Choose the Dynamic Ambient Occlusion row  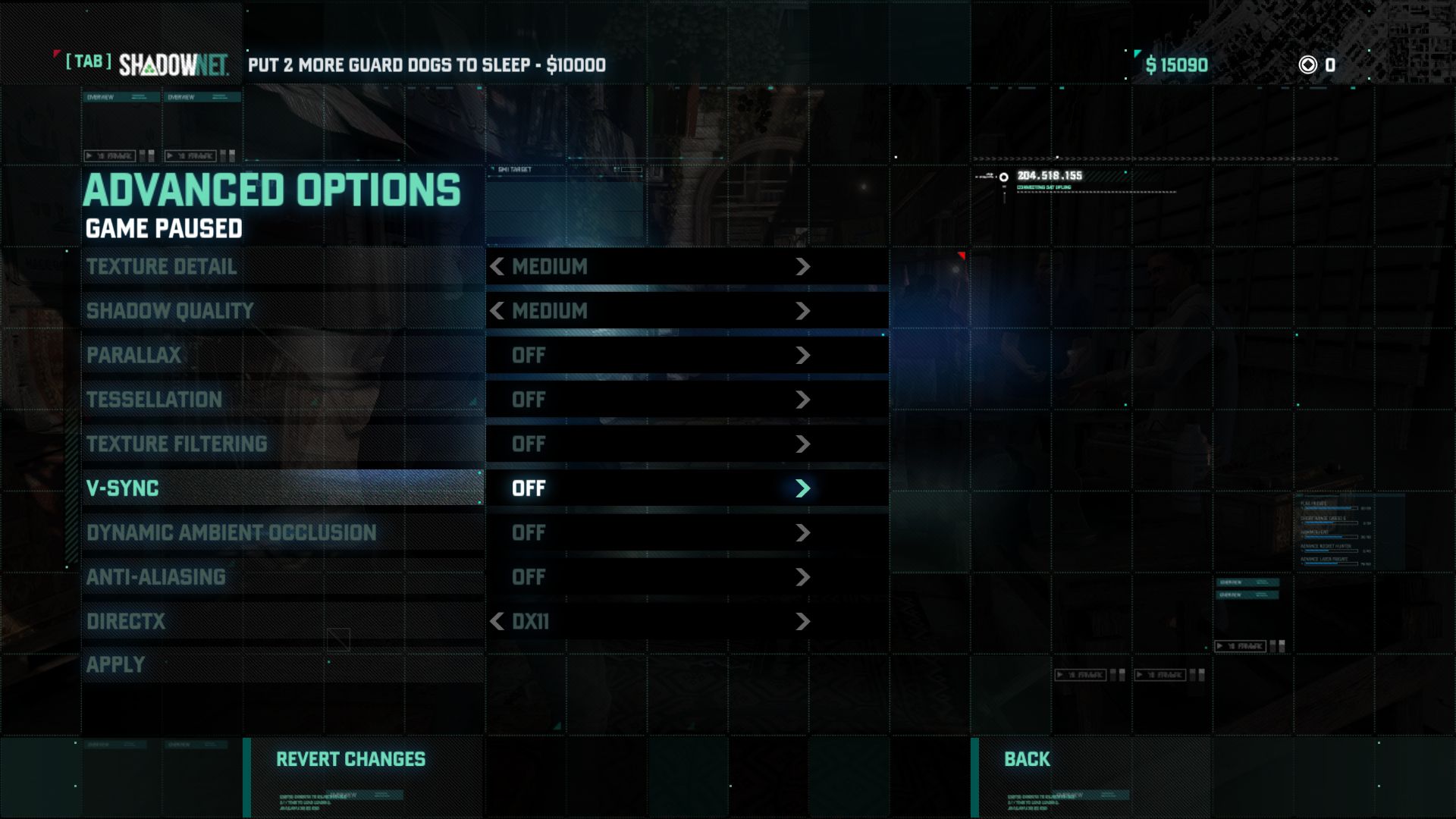(x=231, y=533)
